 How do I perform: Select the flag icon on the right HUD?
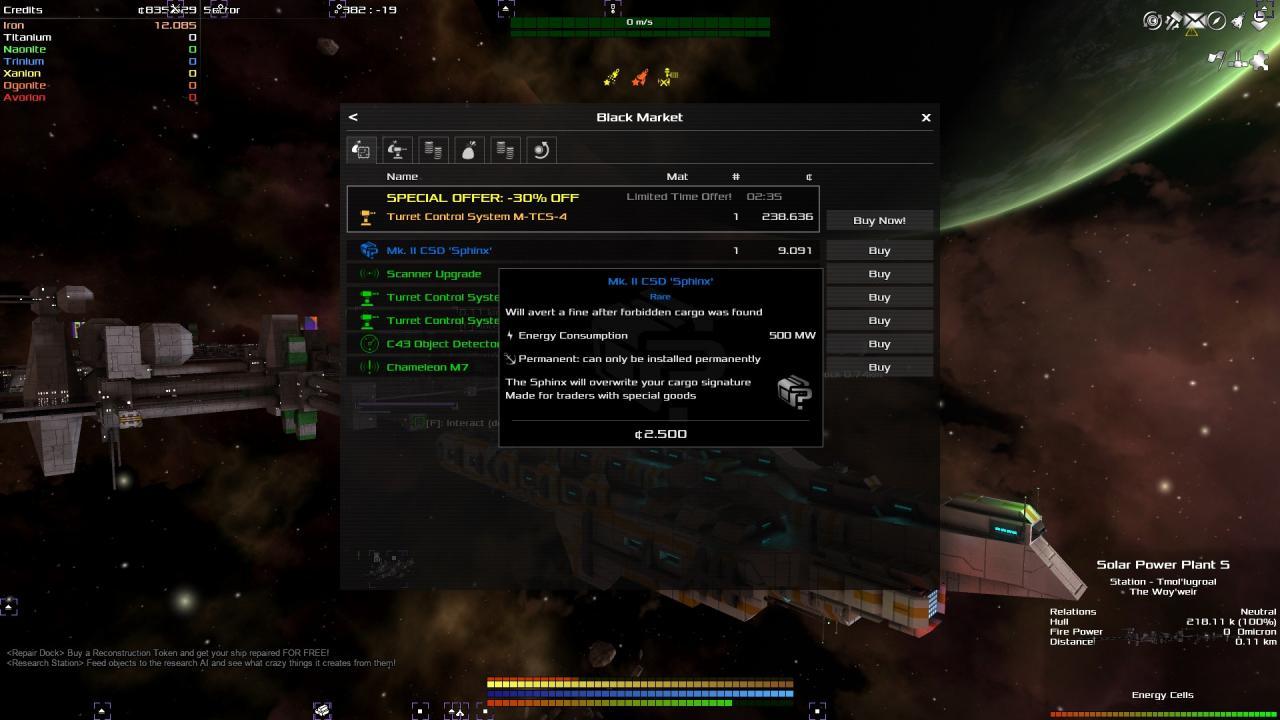(x=1215, y=57)
